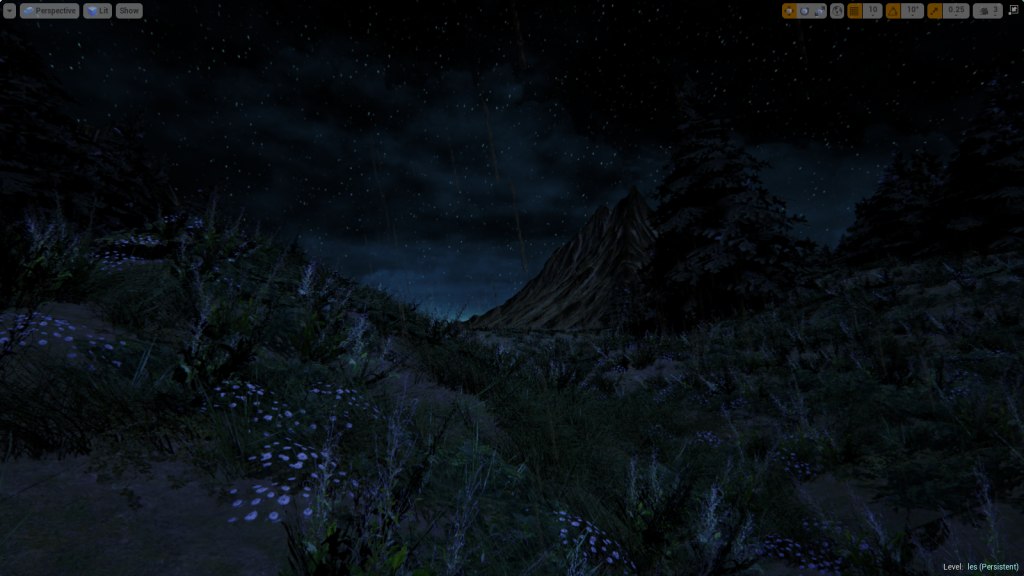The image size is (1024, 576).
Task: Open the grid snap size 10 dropdown
Action: click(872, 11)
